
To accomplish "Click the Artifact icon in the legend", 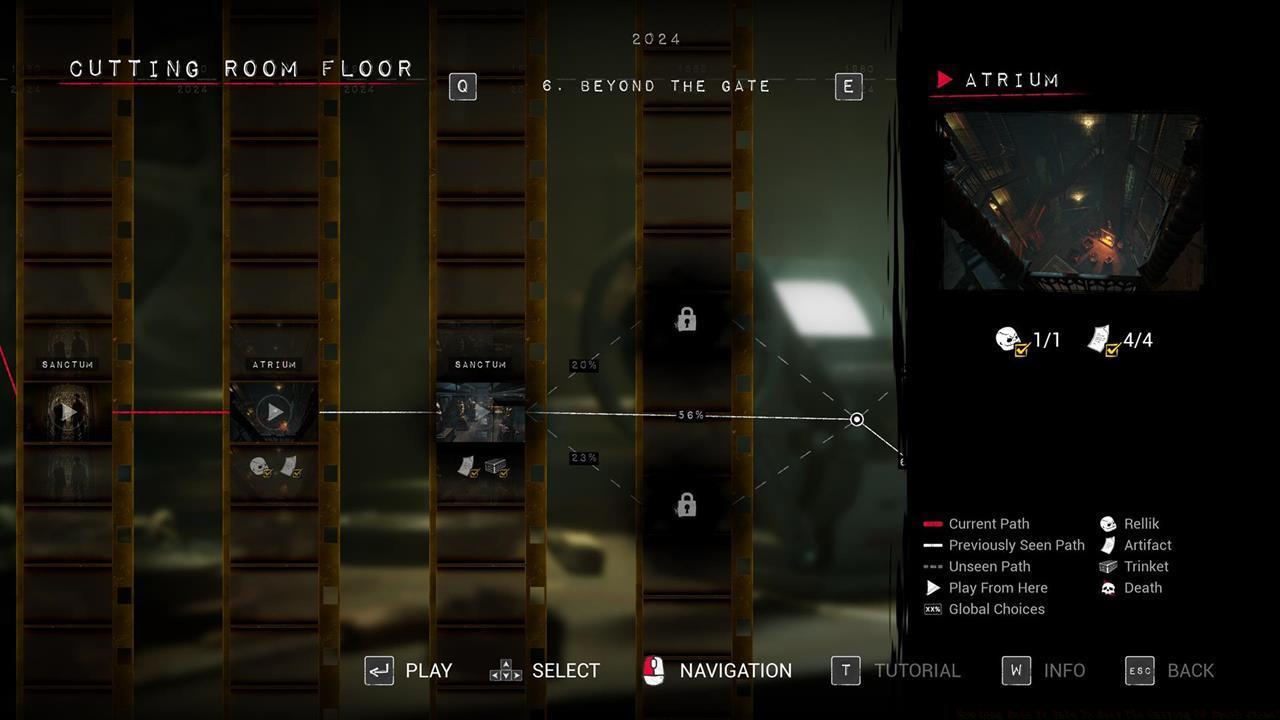I will click(x=1106, y=545).
